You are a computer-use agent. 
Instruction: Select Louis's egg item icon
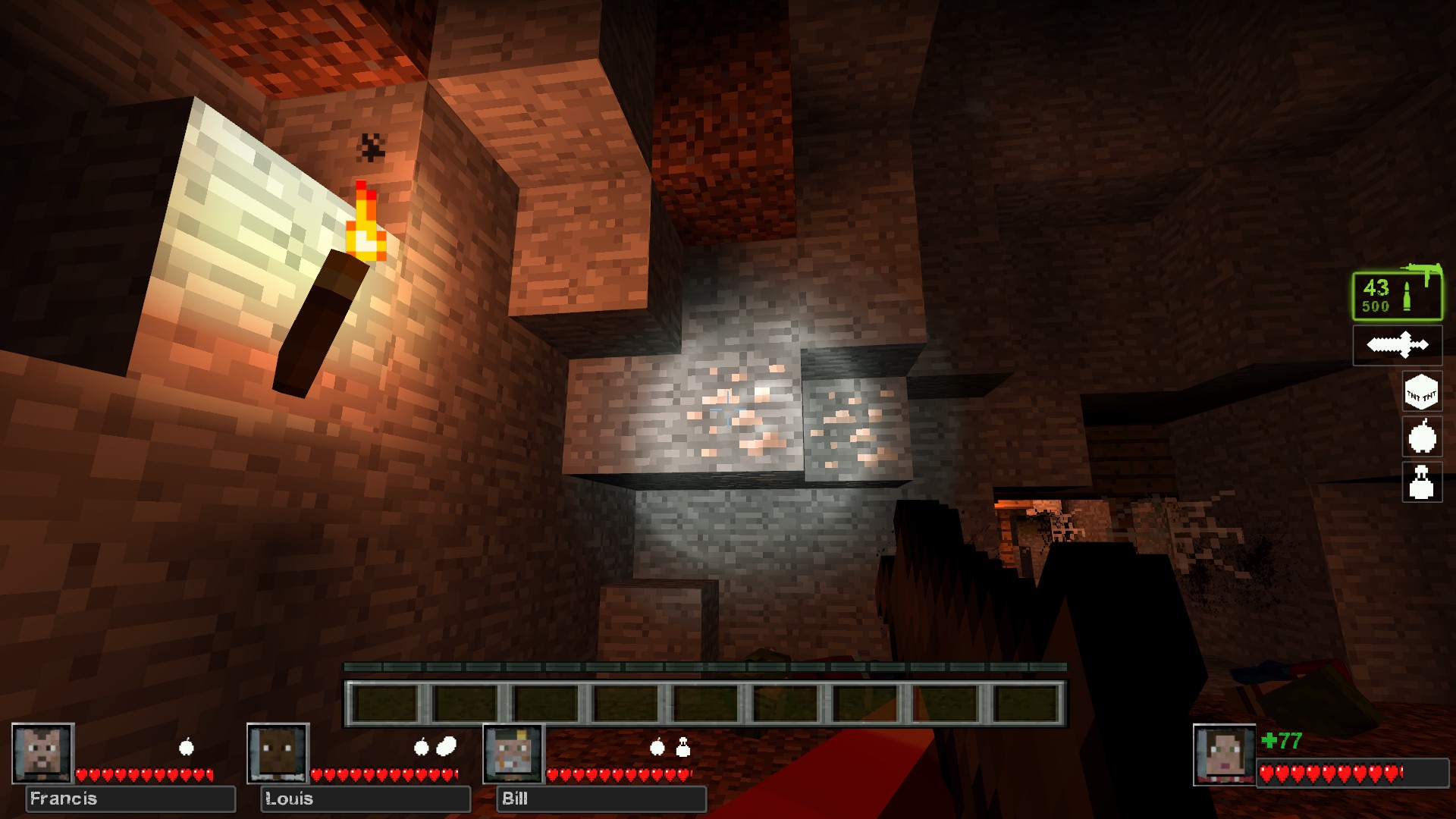coord(447,747)
